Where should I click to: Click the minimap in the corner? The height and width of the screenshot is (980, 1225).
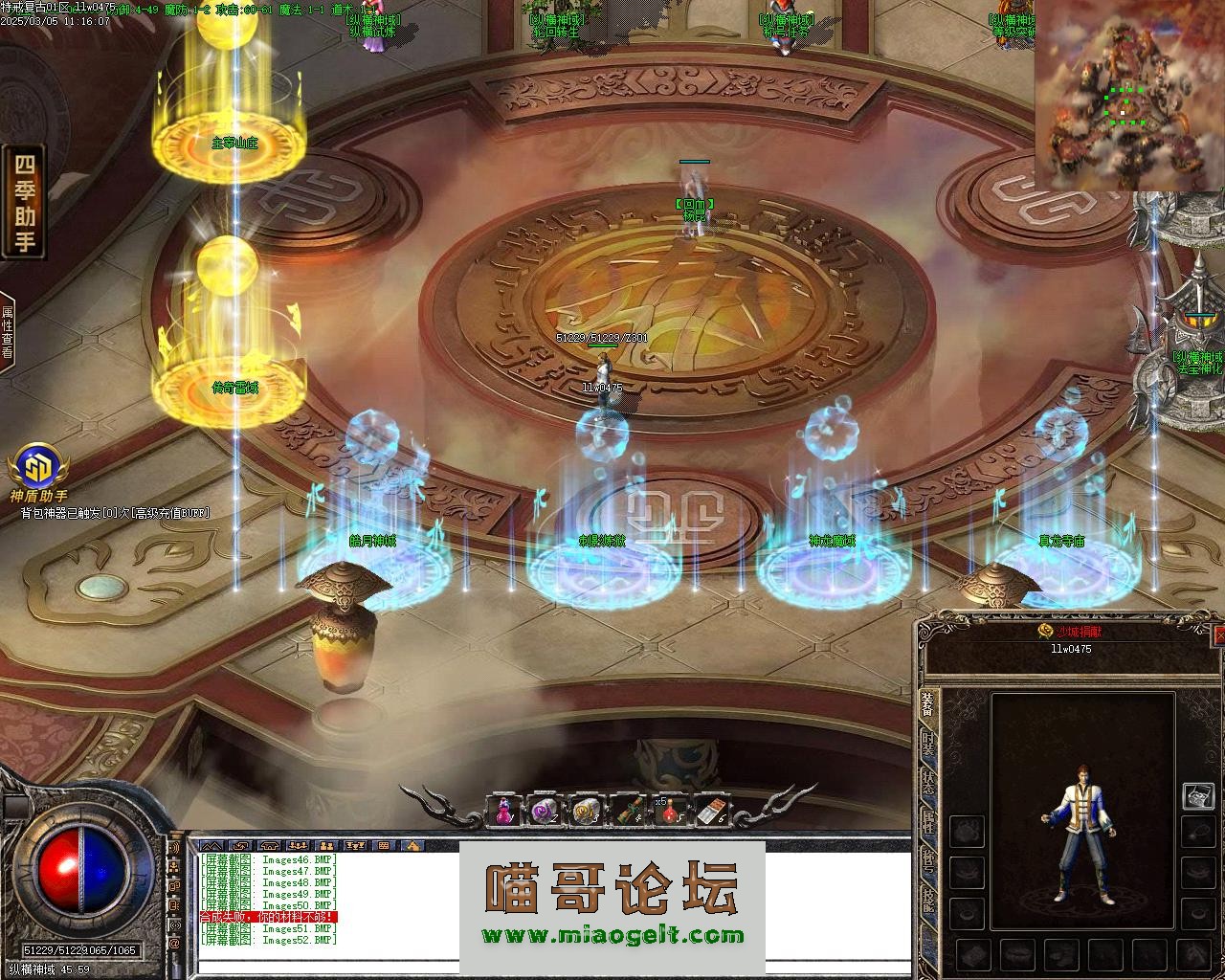pyautogui.click(x=1127, y=96)
